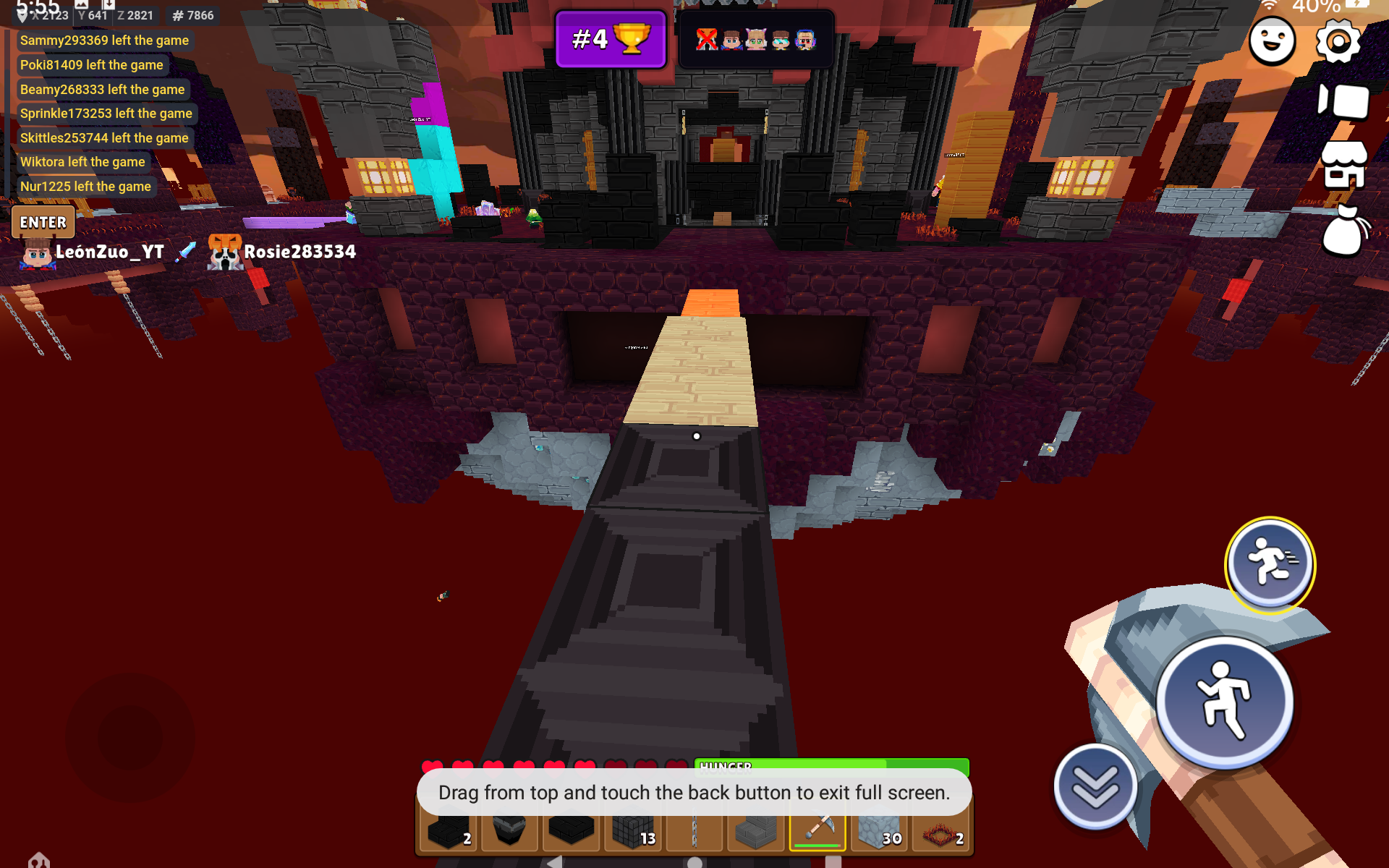Select the gray brick stairs slot
1389x868 pixels.
coord(756,832)
